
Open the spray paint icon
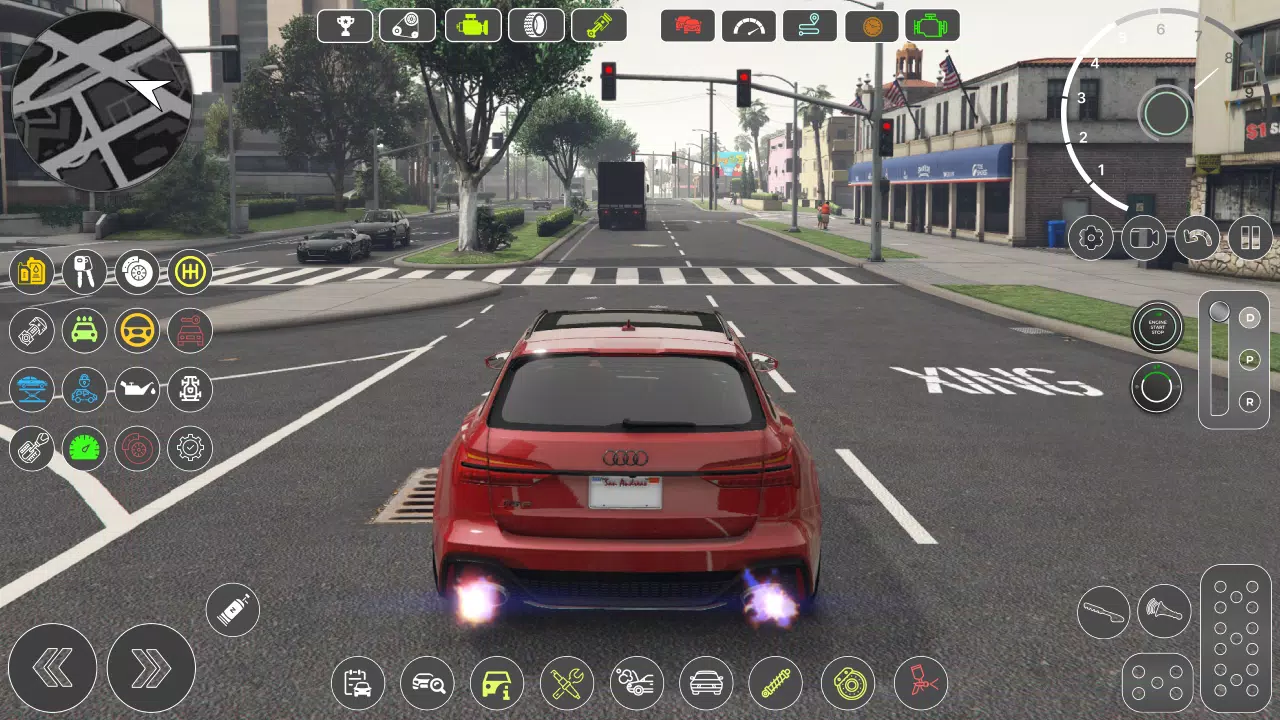point(918,683)
